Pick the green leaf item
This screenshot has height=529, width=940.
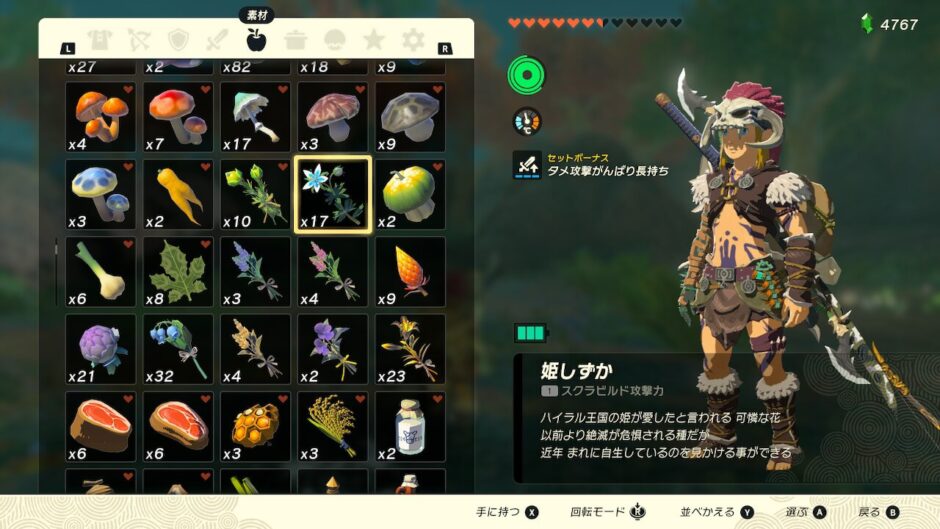[x=178, y=272]
